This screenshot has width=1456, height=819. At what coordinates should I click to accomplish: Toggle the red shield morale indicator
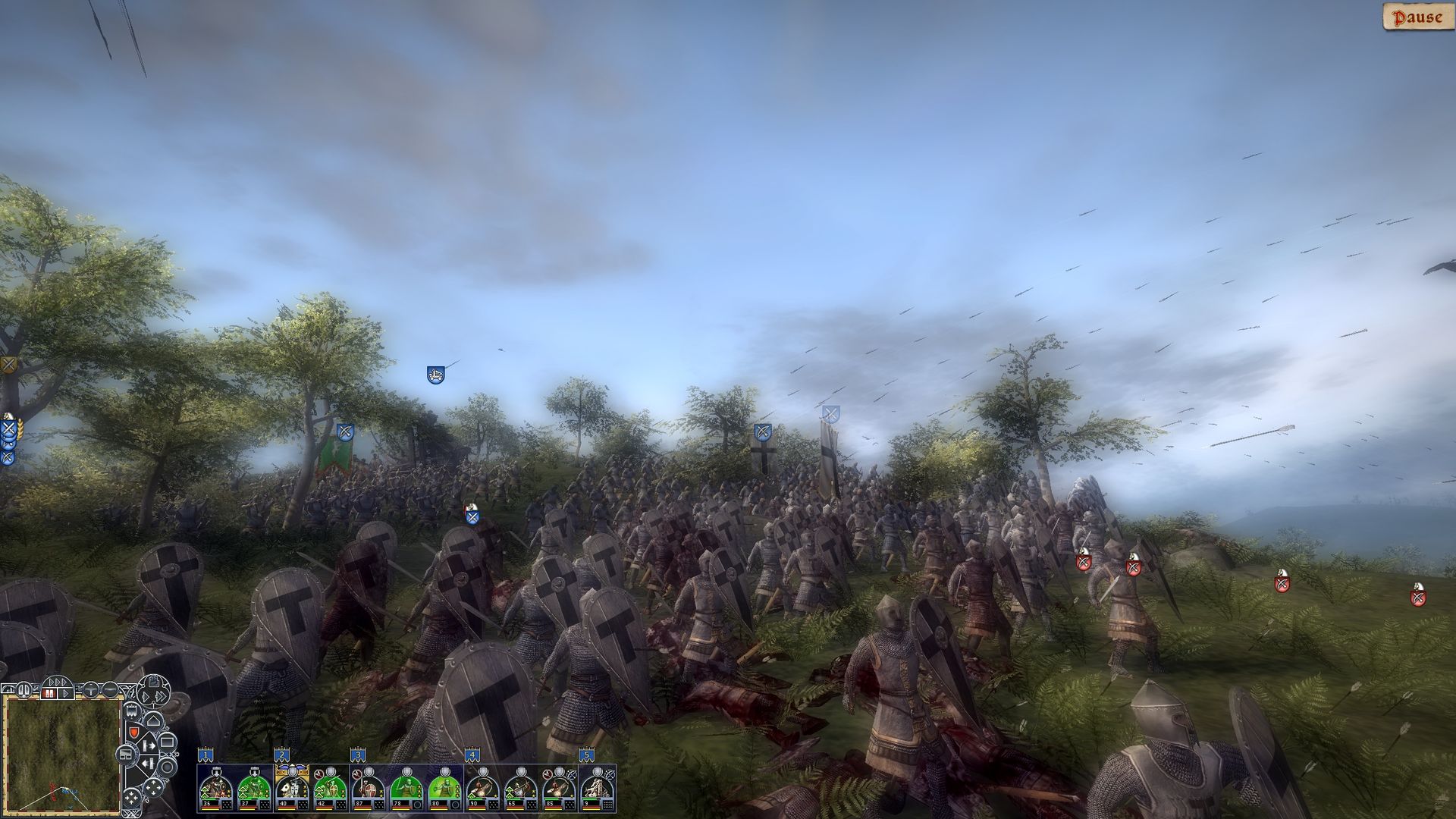tap(135, 733)
